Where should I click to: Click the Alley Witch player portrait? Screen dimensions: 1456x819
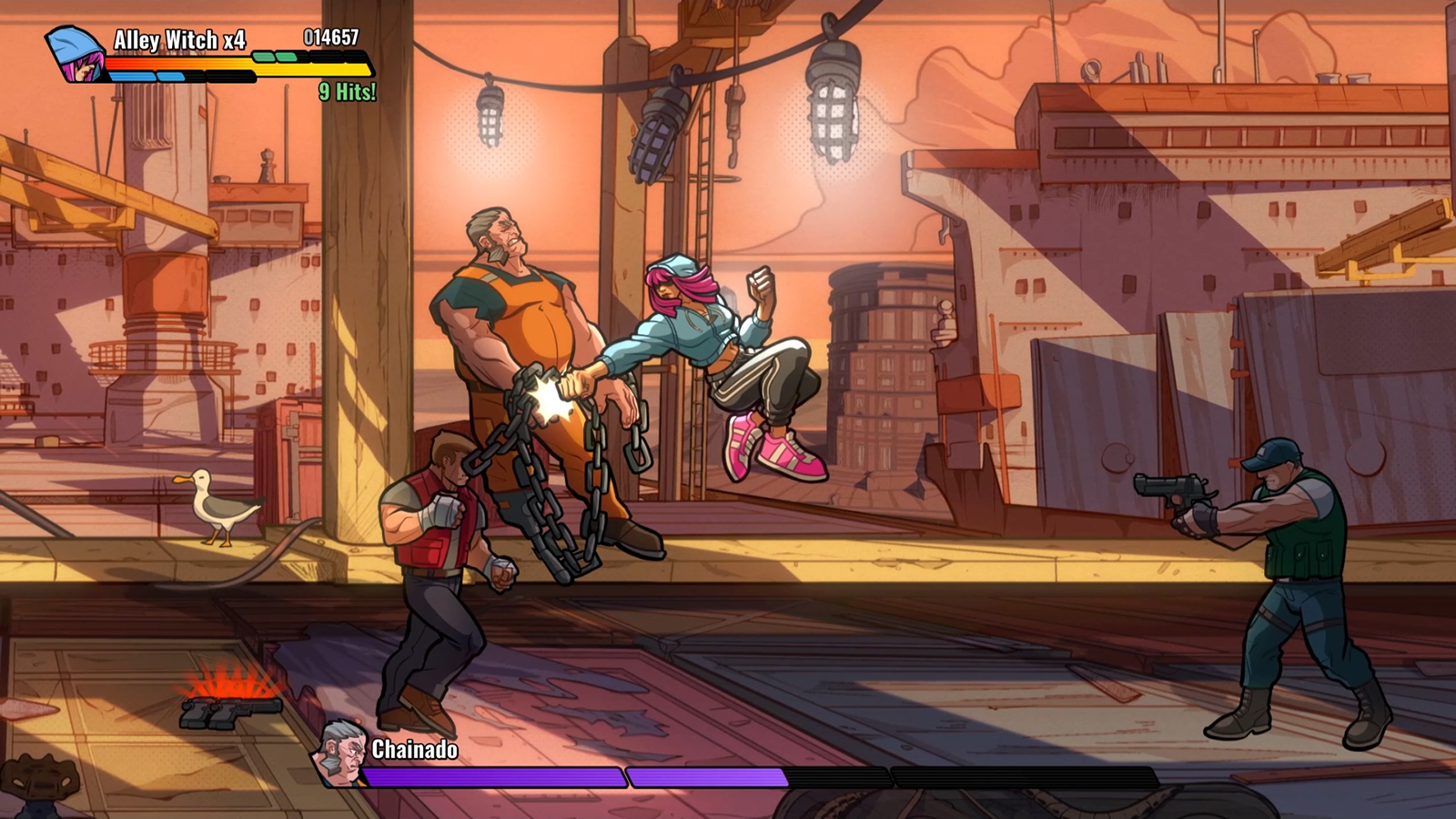pyautogui.click(x=76, y=55)
